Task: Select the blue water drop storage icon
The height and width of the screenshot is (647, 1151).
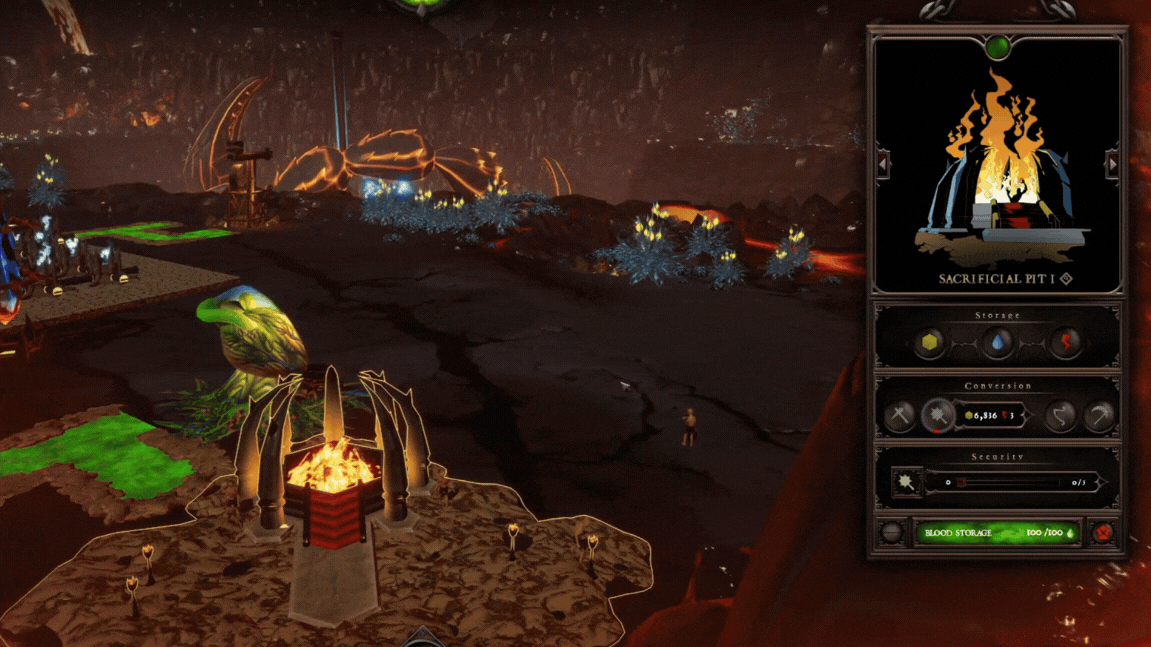Action: tap(997, 343)
